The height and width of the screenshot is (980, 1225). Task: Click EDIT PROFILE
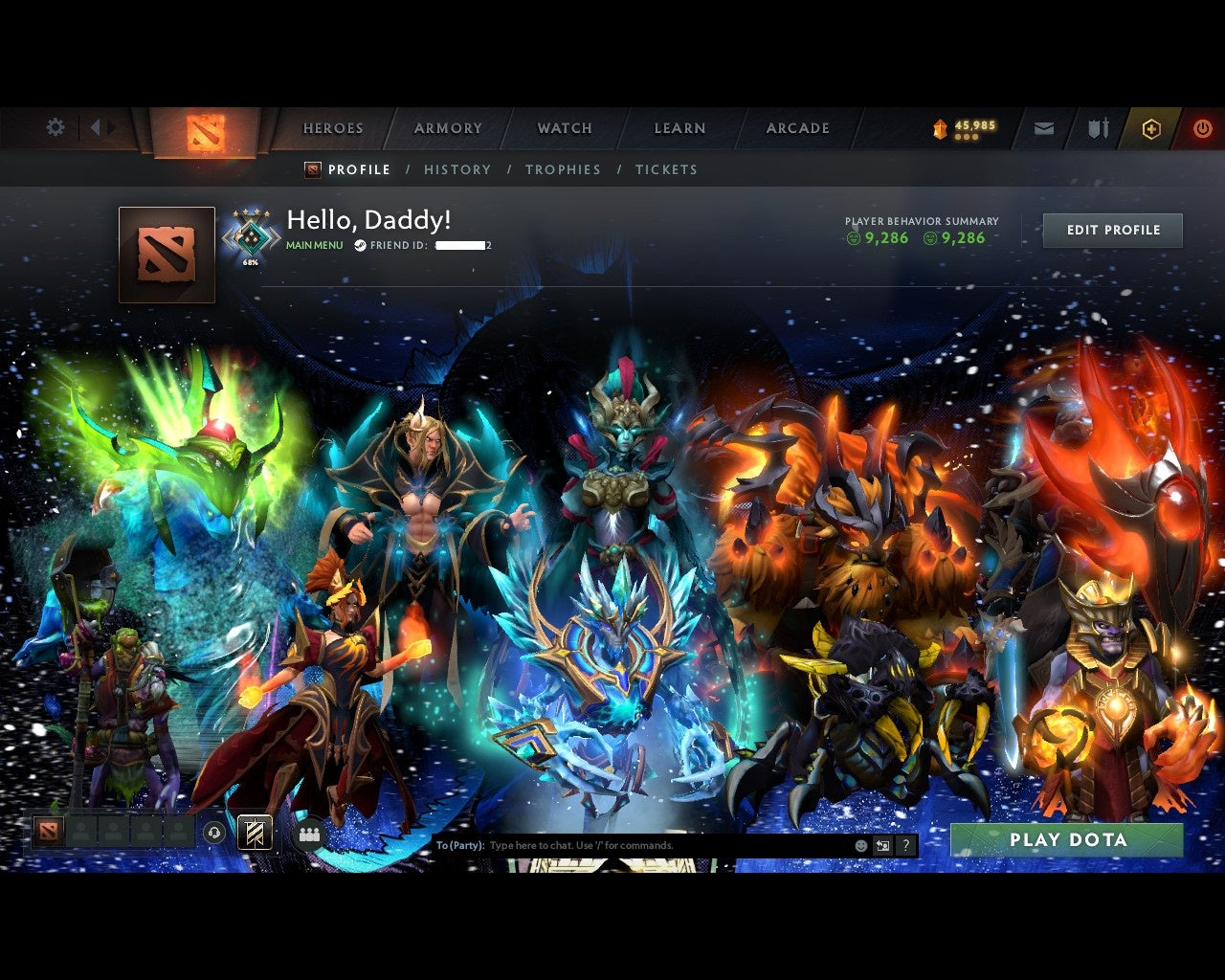[1112, 230]
